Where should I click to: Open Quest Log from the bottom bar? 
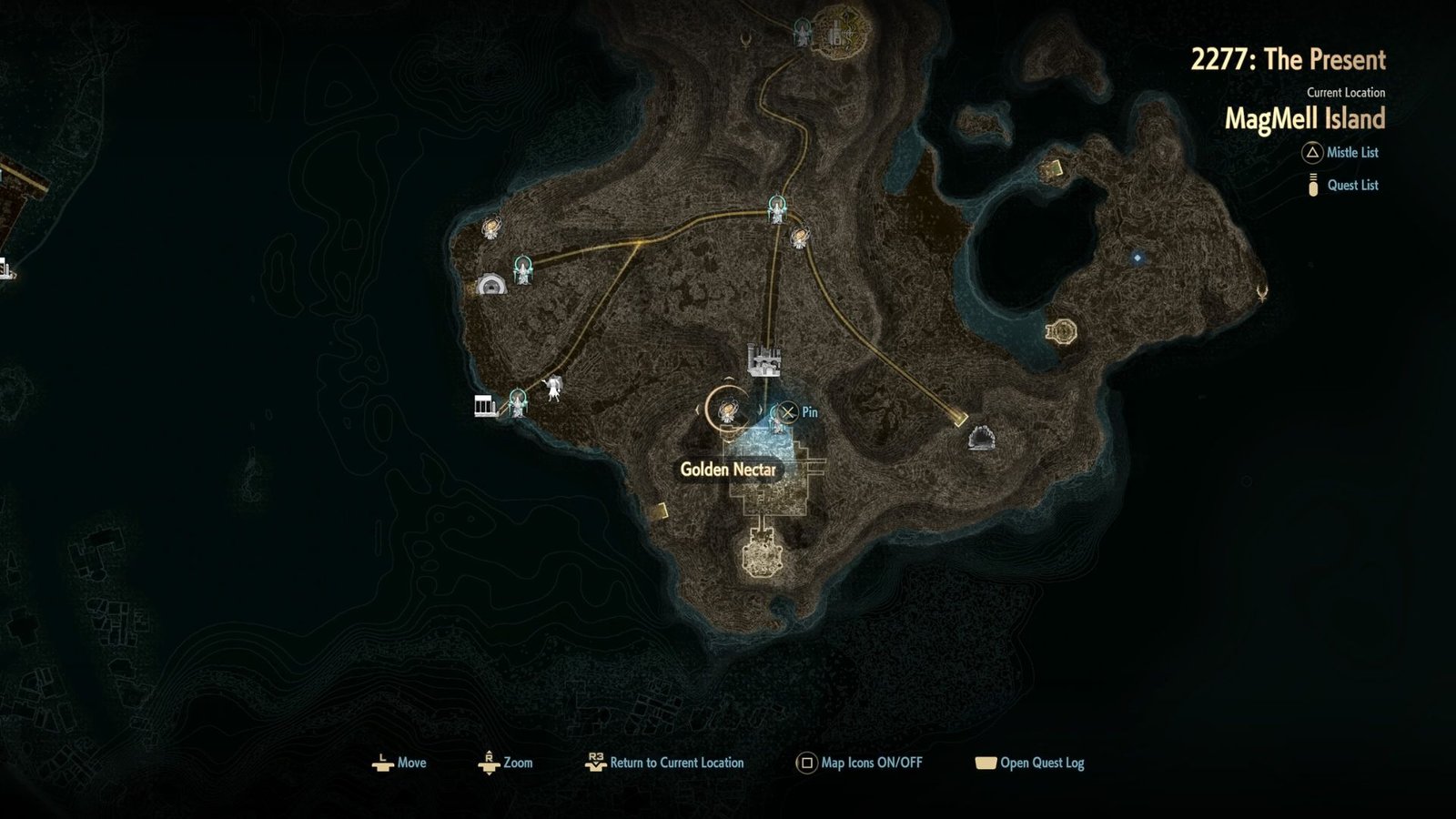1031,763
